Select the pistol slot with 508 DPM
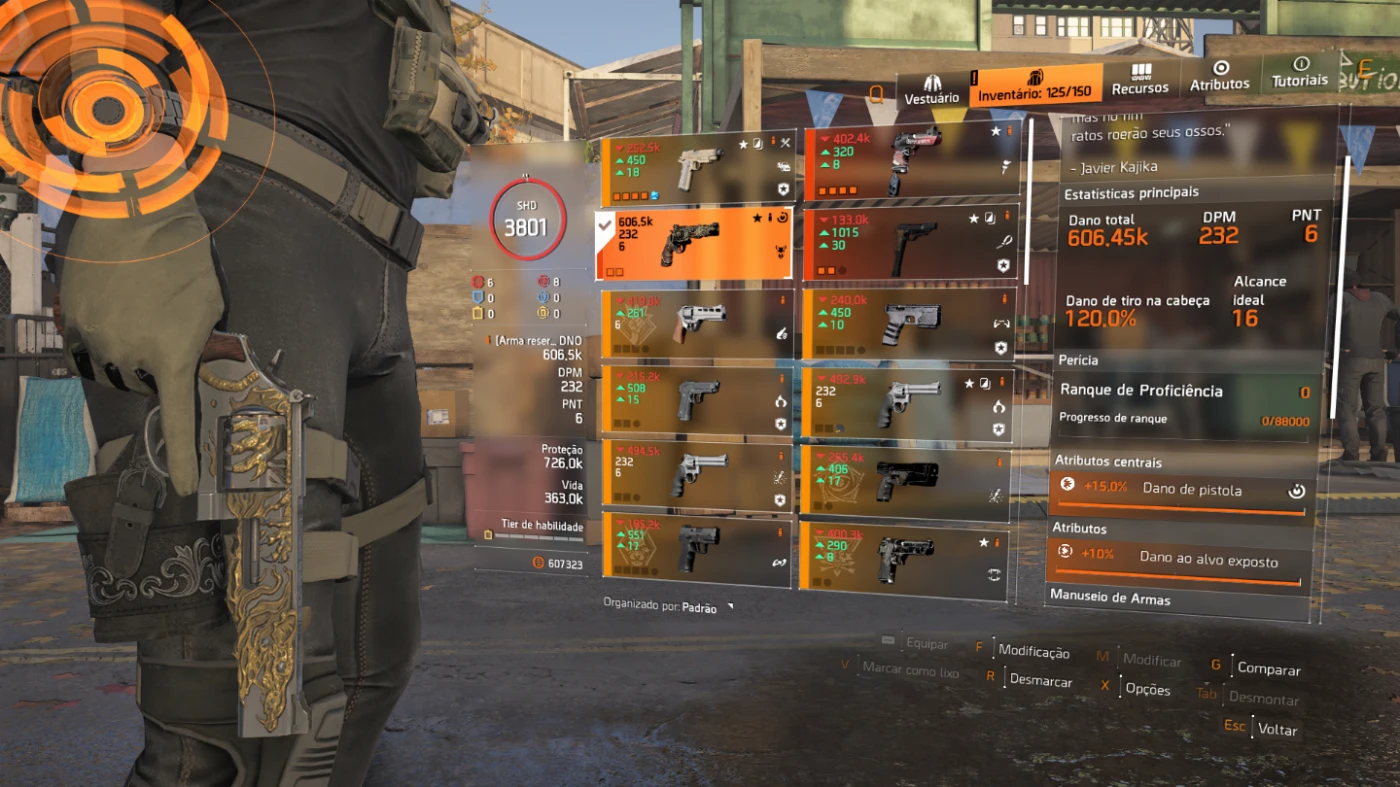The height and width of the screenshot is (787, 1400). pyautogui.click(x=698, y=400)
